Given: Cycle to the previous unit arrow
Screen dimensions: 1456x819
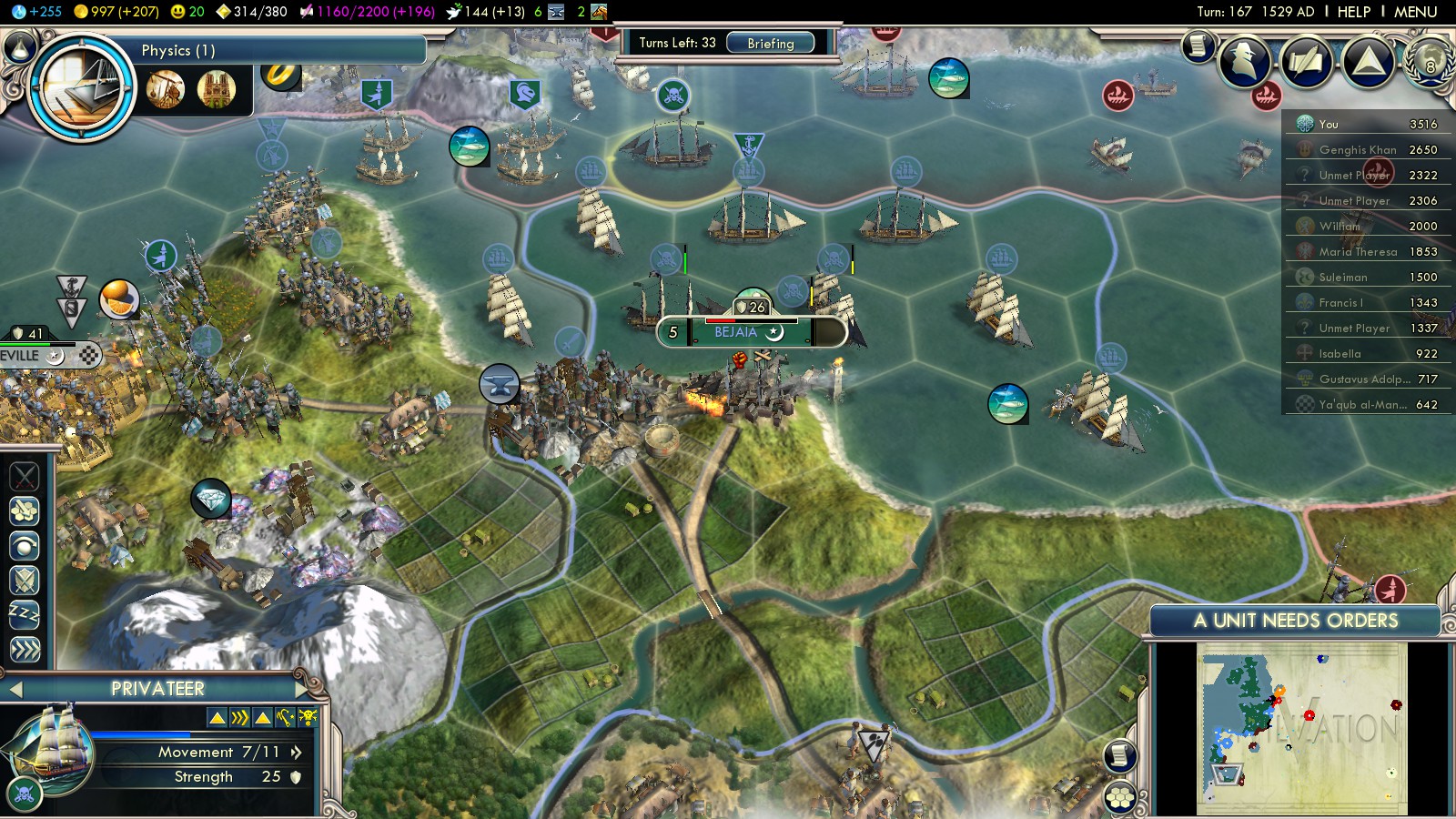Looking at the screenshot, I should coord(15,689).
